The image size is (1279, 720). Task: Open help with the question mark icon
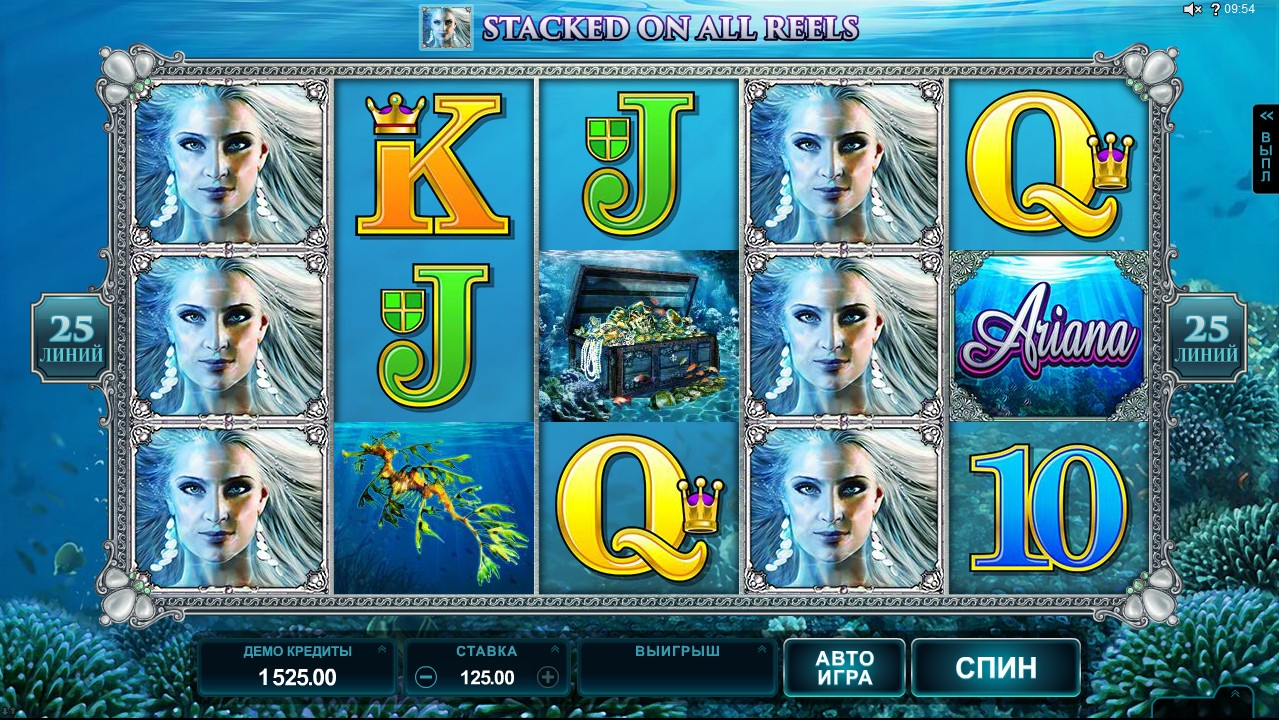[1216, 9]
